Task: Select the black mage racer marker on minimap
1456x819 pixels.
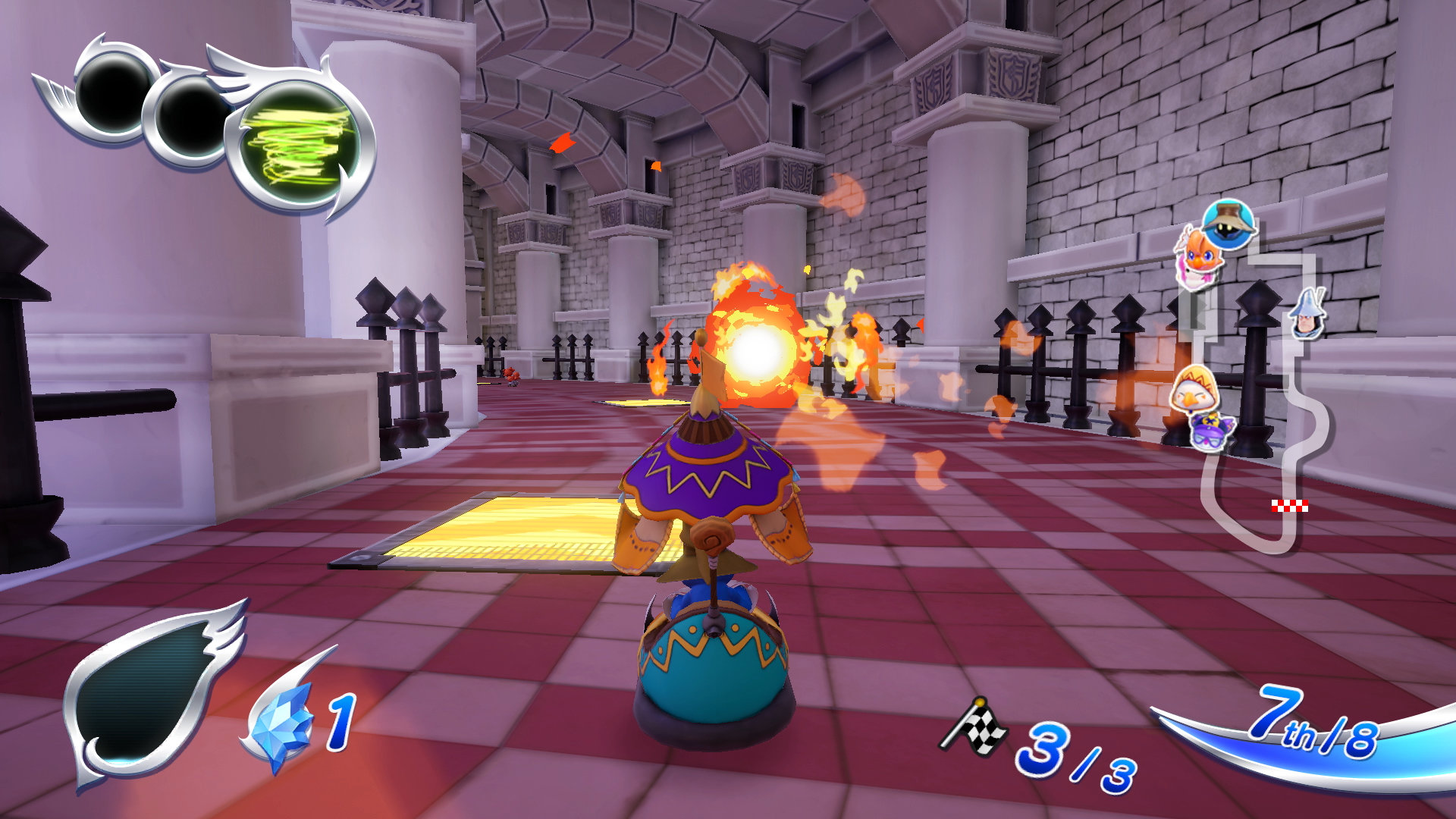Action: coord(1228,223)
